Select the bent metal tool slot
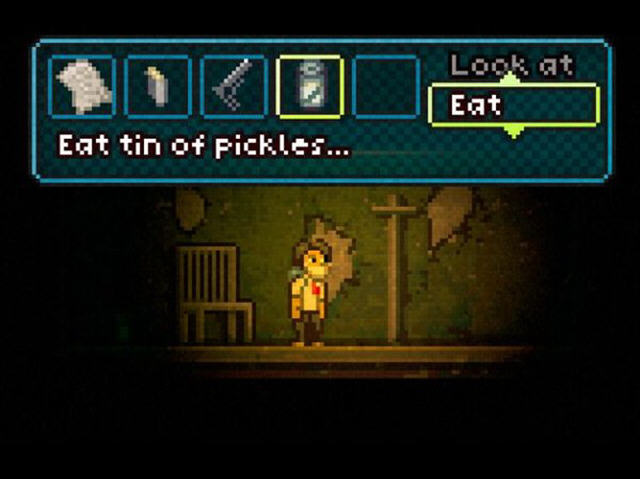Viewport: 640px width, 479px height. tap(234, 87)
